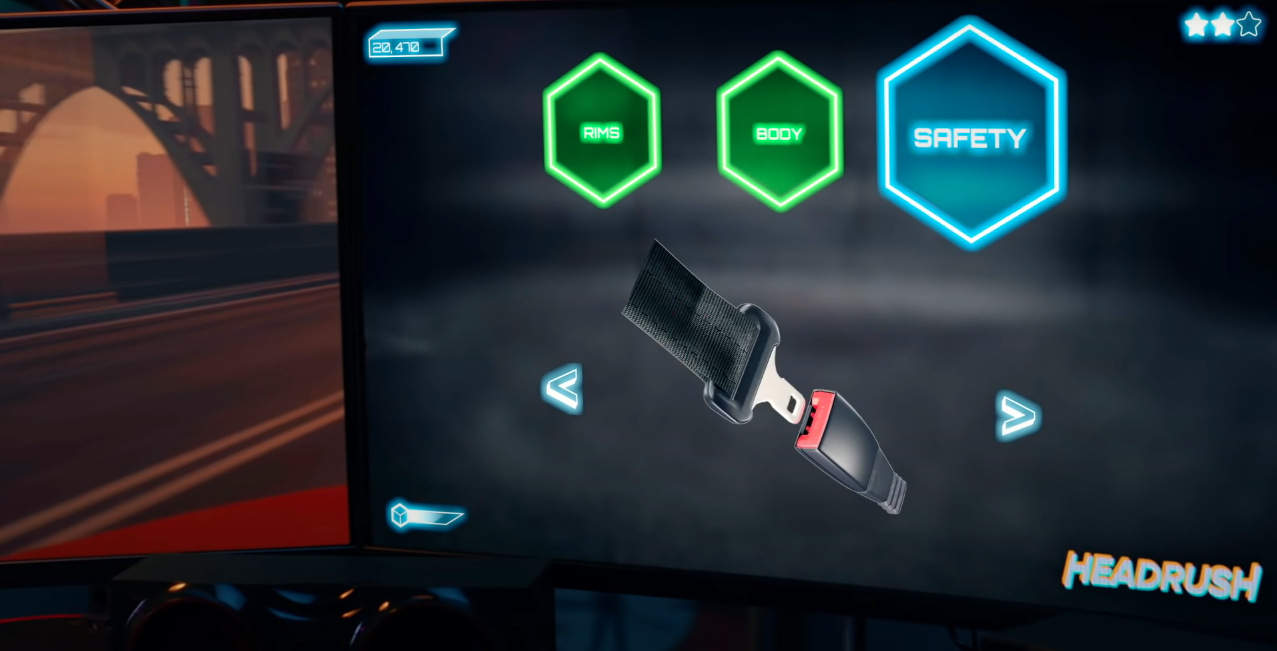The height and width of the screenshot is (651, 1277).
Task: Go to the previous item with left arrow
Action: click(x=563, y=388)
